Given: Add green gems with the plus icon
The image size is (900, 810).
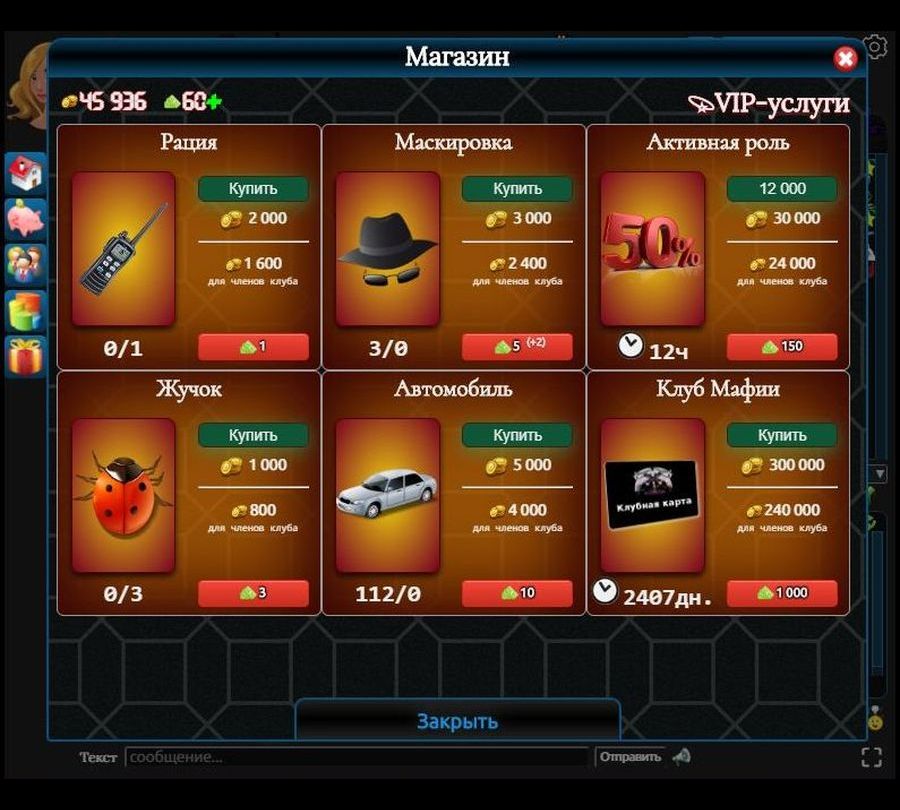Looking at the screenshot, I should pyautogui.click(x=214, y=101).
